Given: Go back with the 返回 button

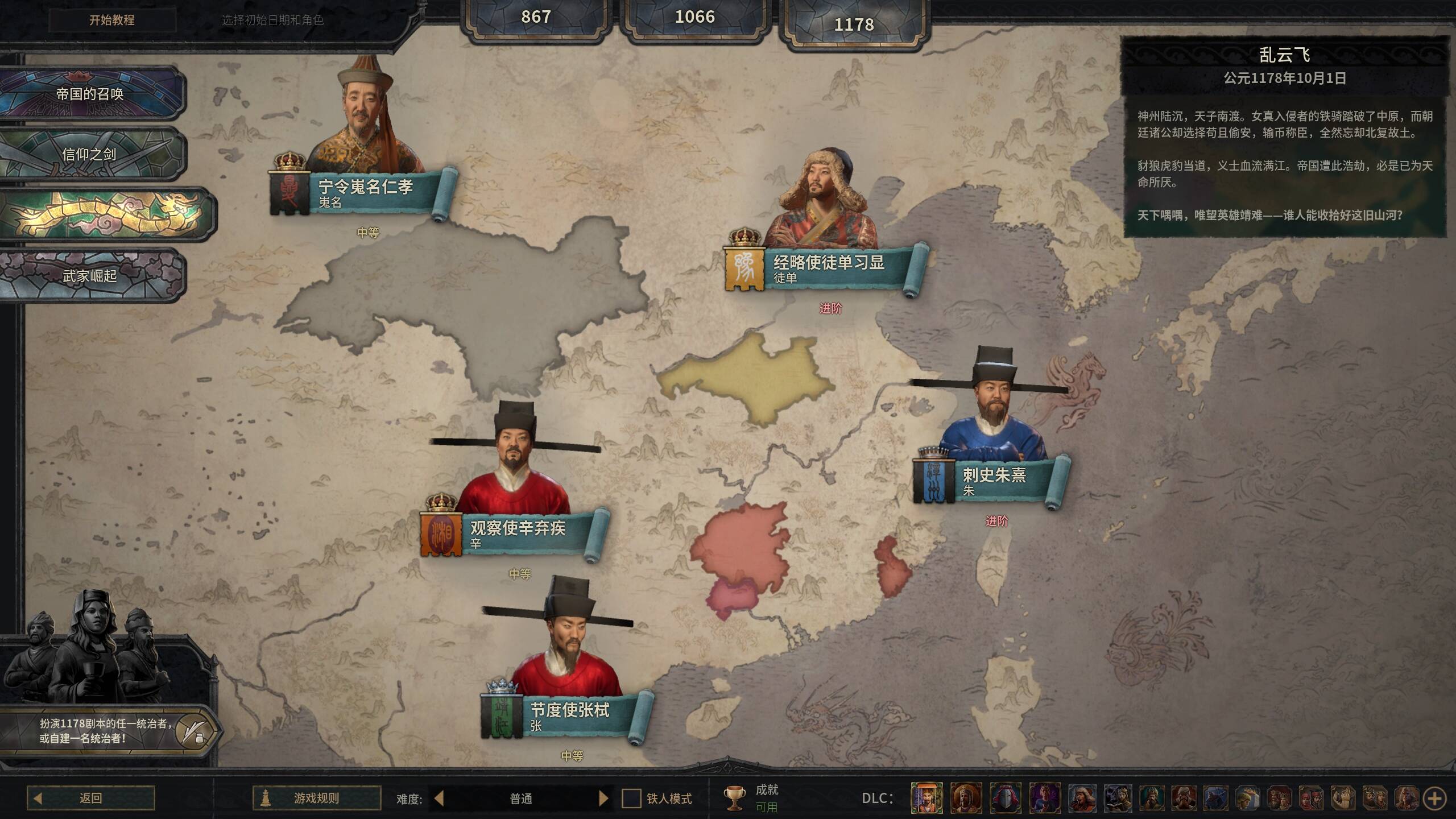Looking at the screenshot, I should click(x=91, y=798).
